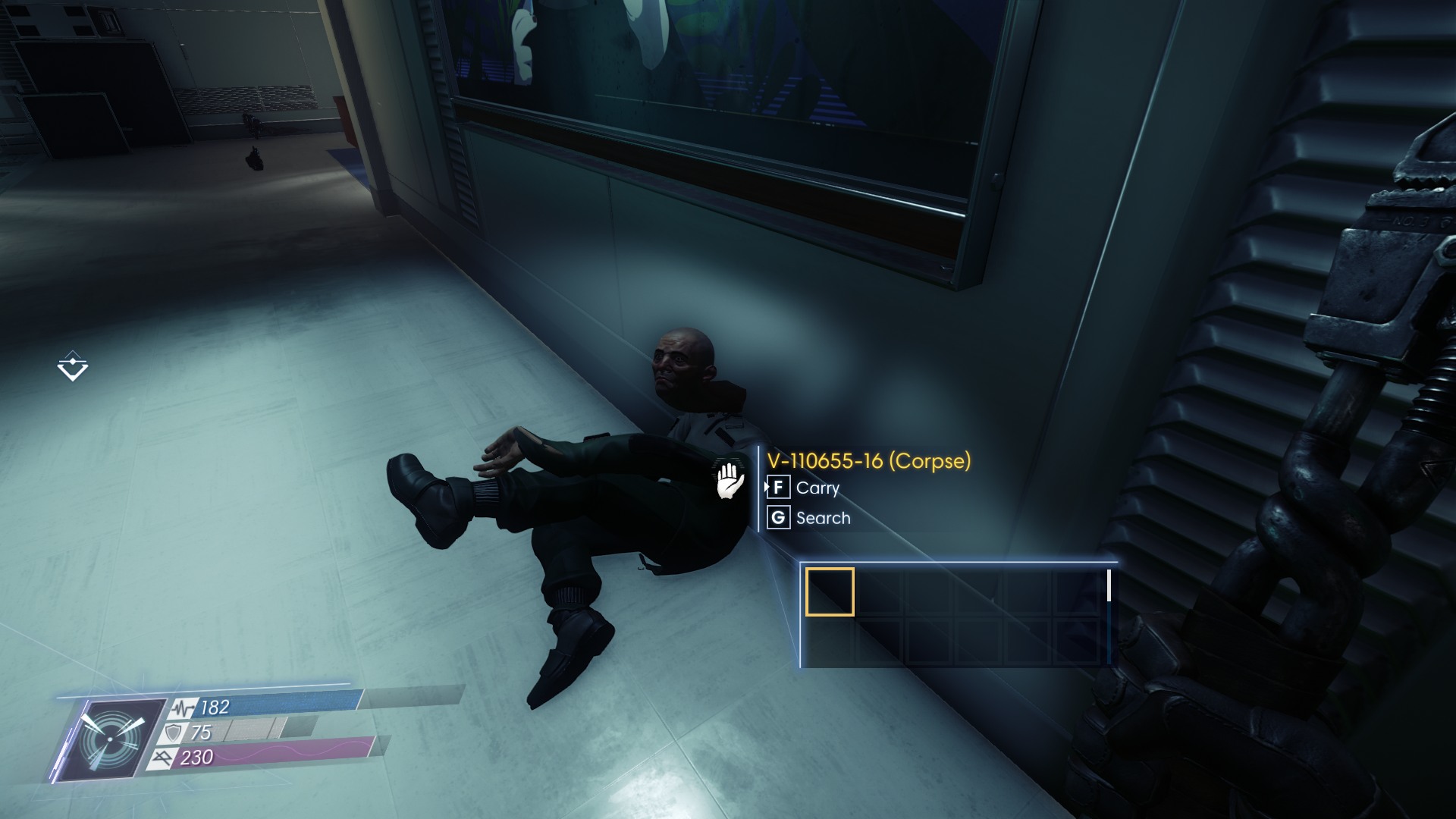Click the diamond objective marker
Image resolution: width=1456 pixels, height=819 pixels.
[73, 366]
